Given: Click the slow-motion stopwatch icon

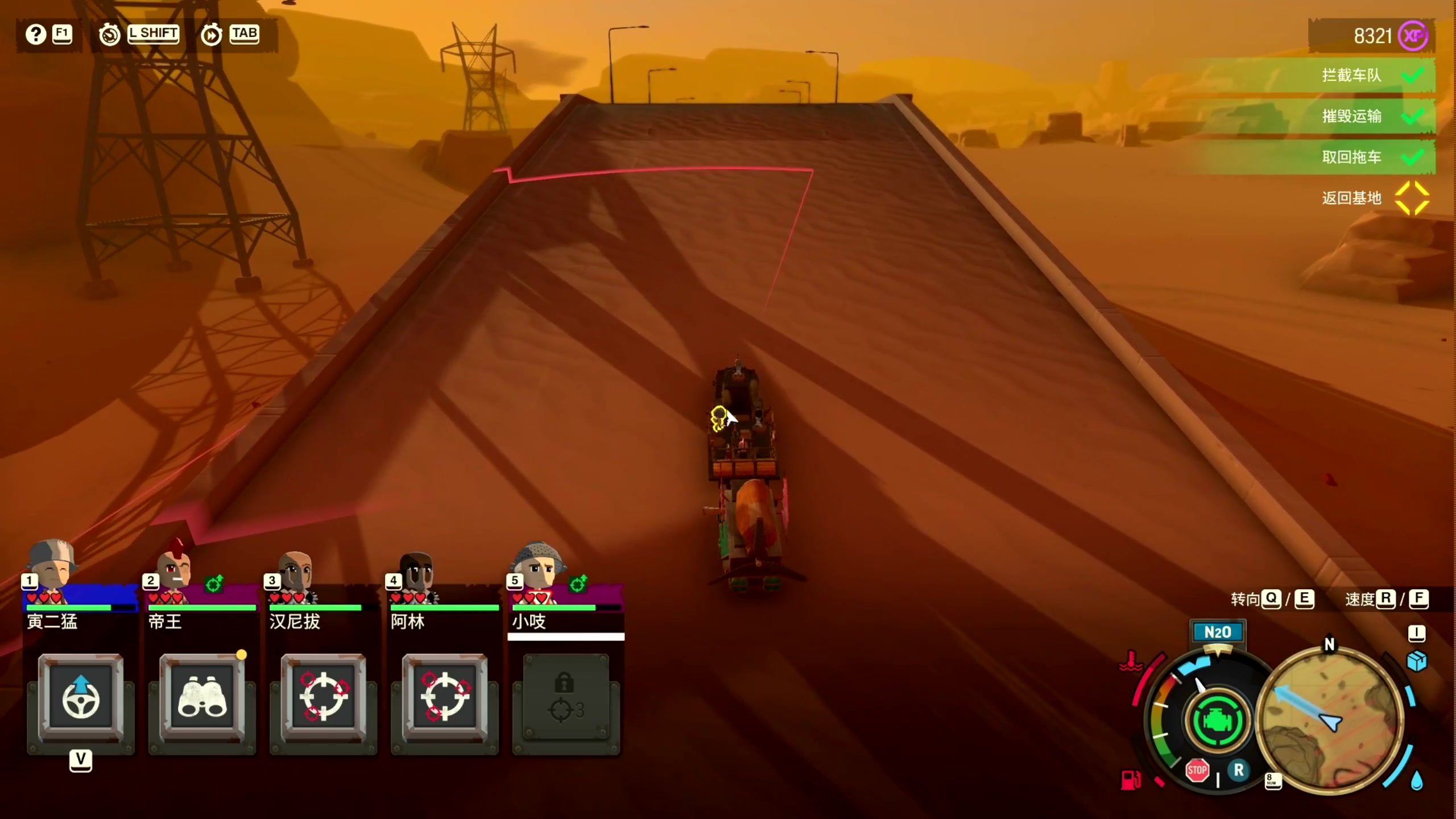Looking at the screenshot, I should click(109, 35).
